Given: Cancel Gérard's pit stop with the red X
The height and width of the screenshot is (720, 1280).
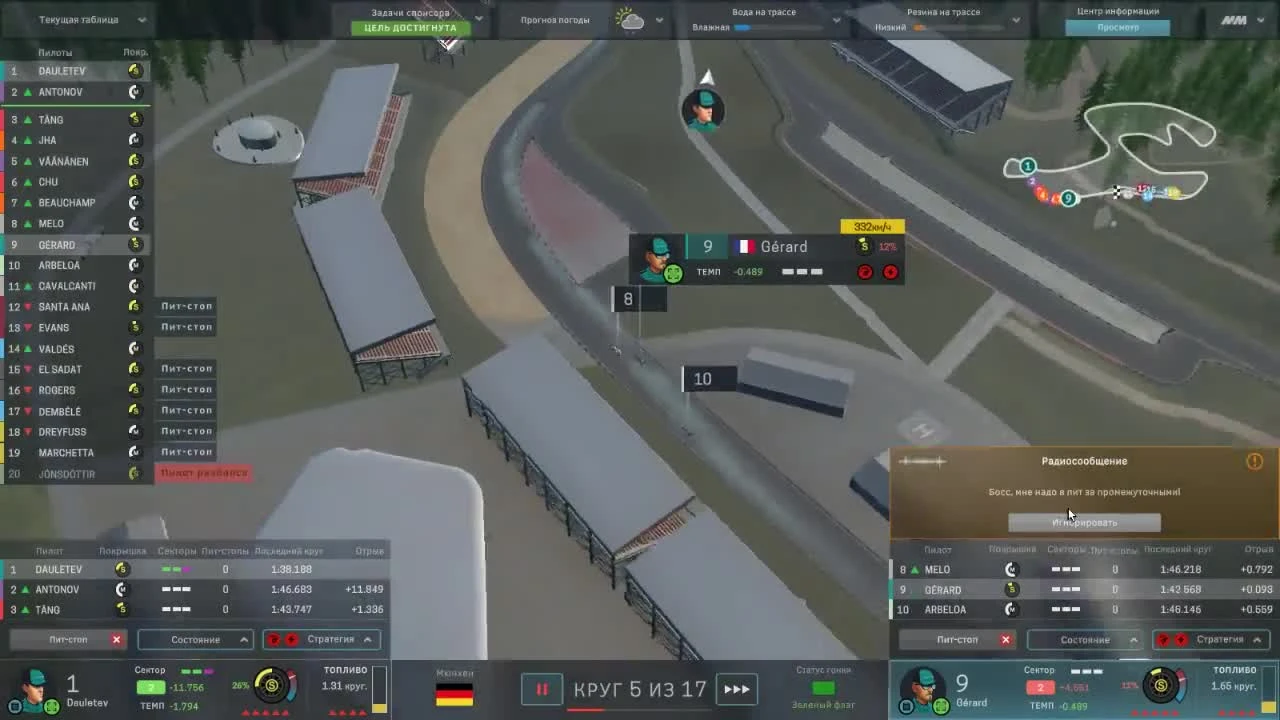Looking at the screenshot, I should [x=1006, y=639].
